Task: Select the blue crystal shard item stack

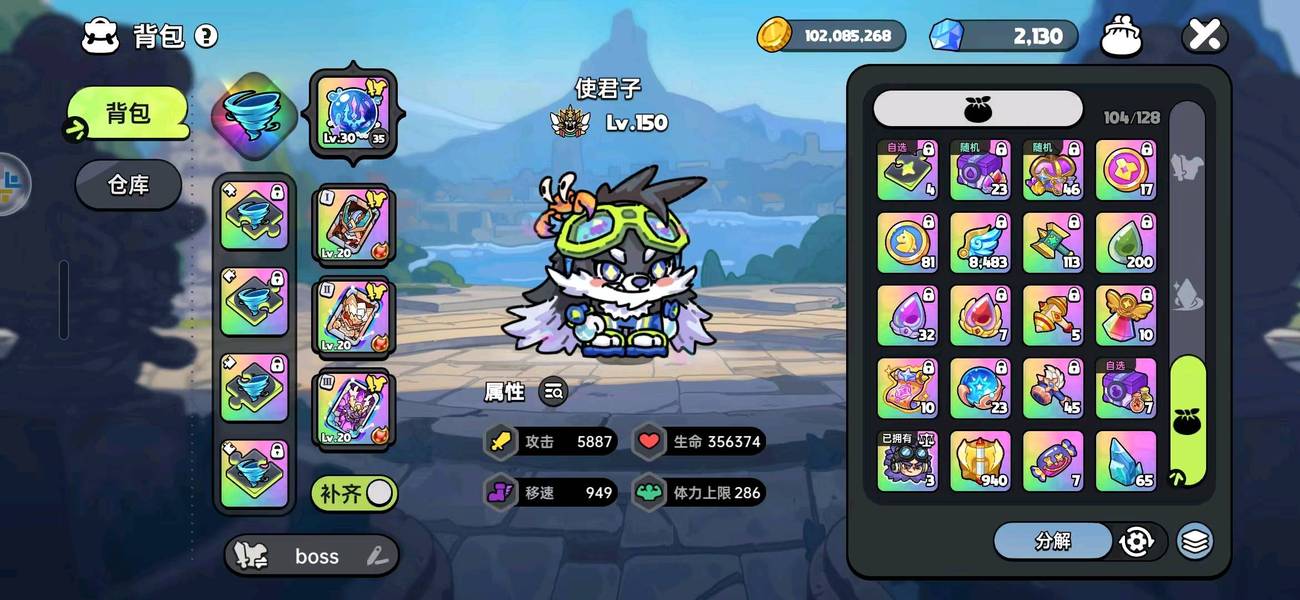Action: coord(1126,461)
